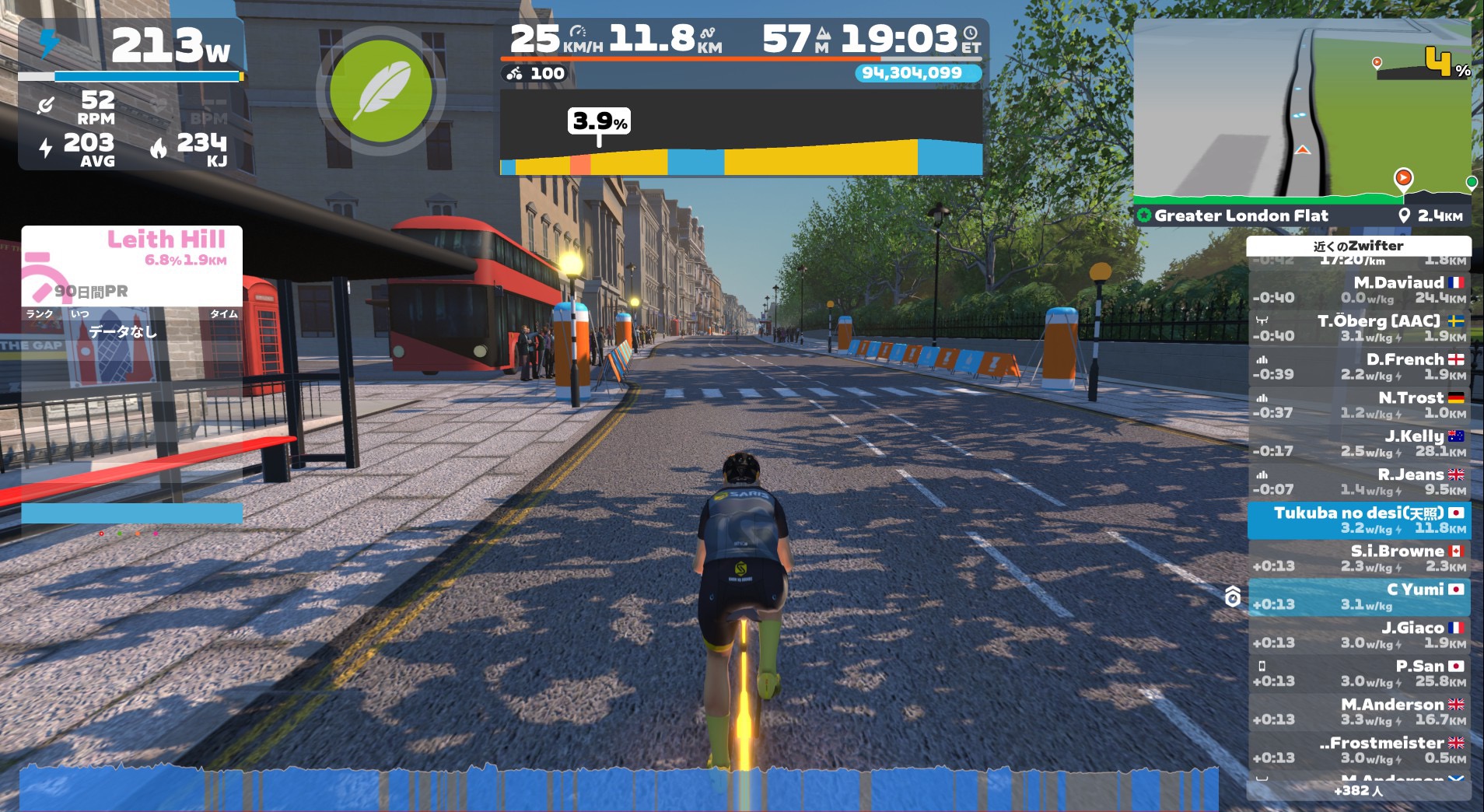This screenshot has height=812, width=1484.
Task: Choose C Yumi rider entry
Action: [1359, 597]
